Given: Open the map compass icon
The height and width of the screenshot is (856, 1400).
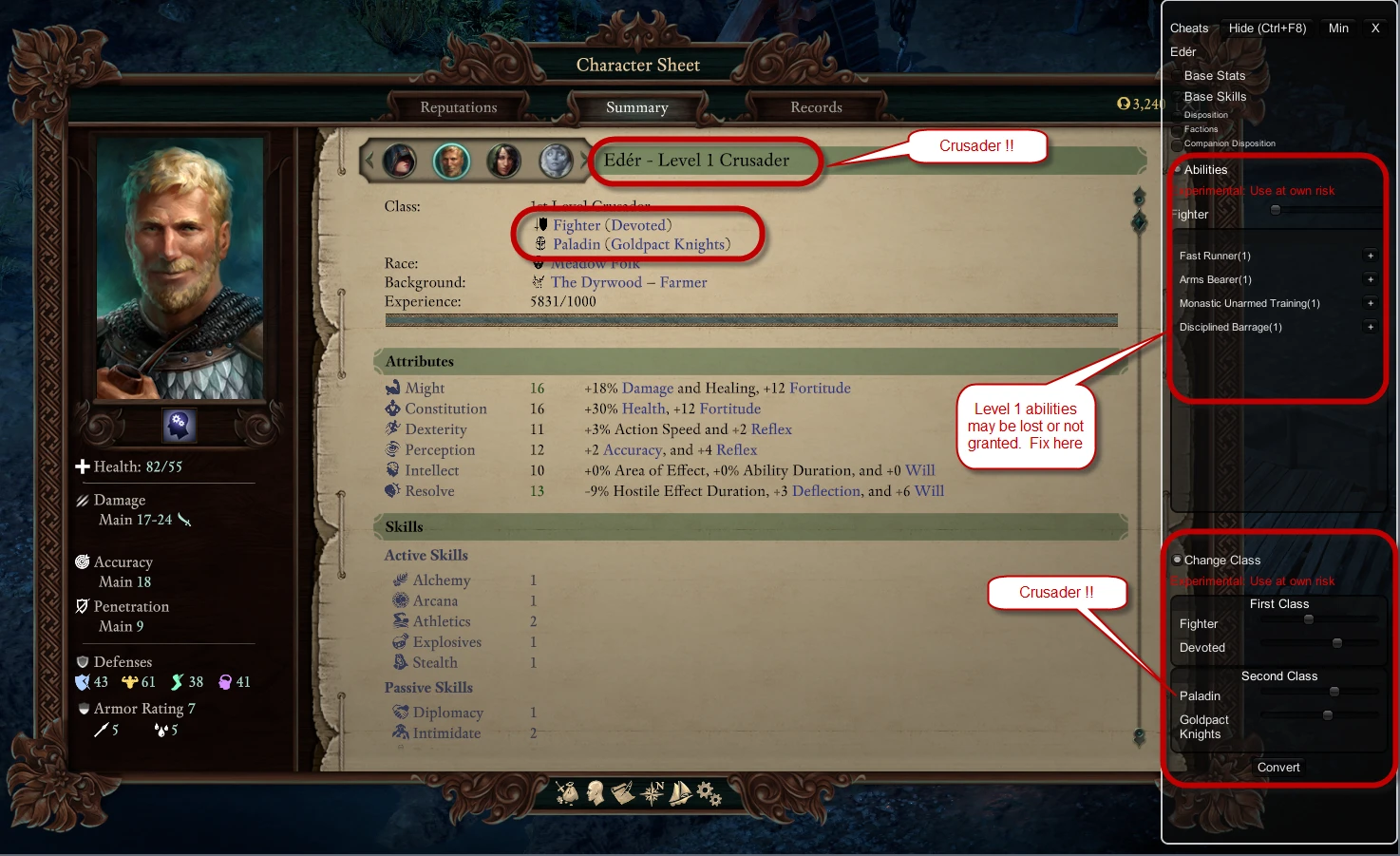Looking at the screenshot, I should coord(653,793).
